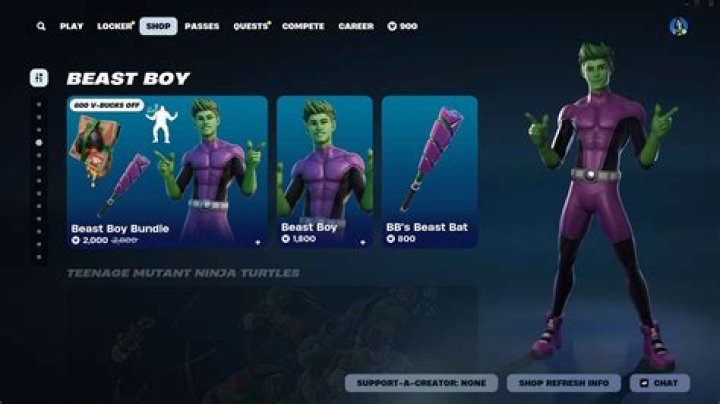Open the Locker tab
The height and width of the screenshot is (404, 720).
tap(114, 26)
